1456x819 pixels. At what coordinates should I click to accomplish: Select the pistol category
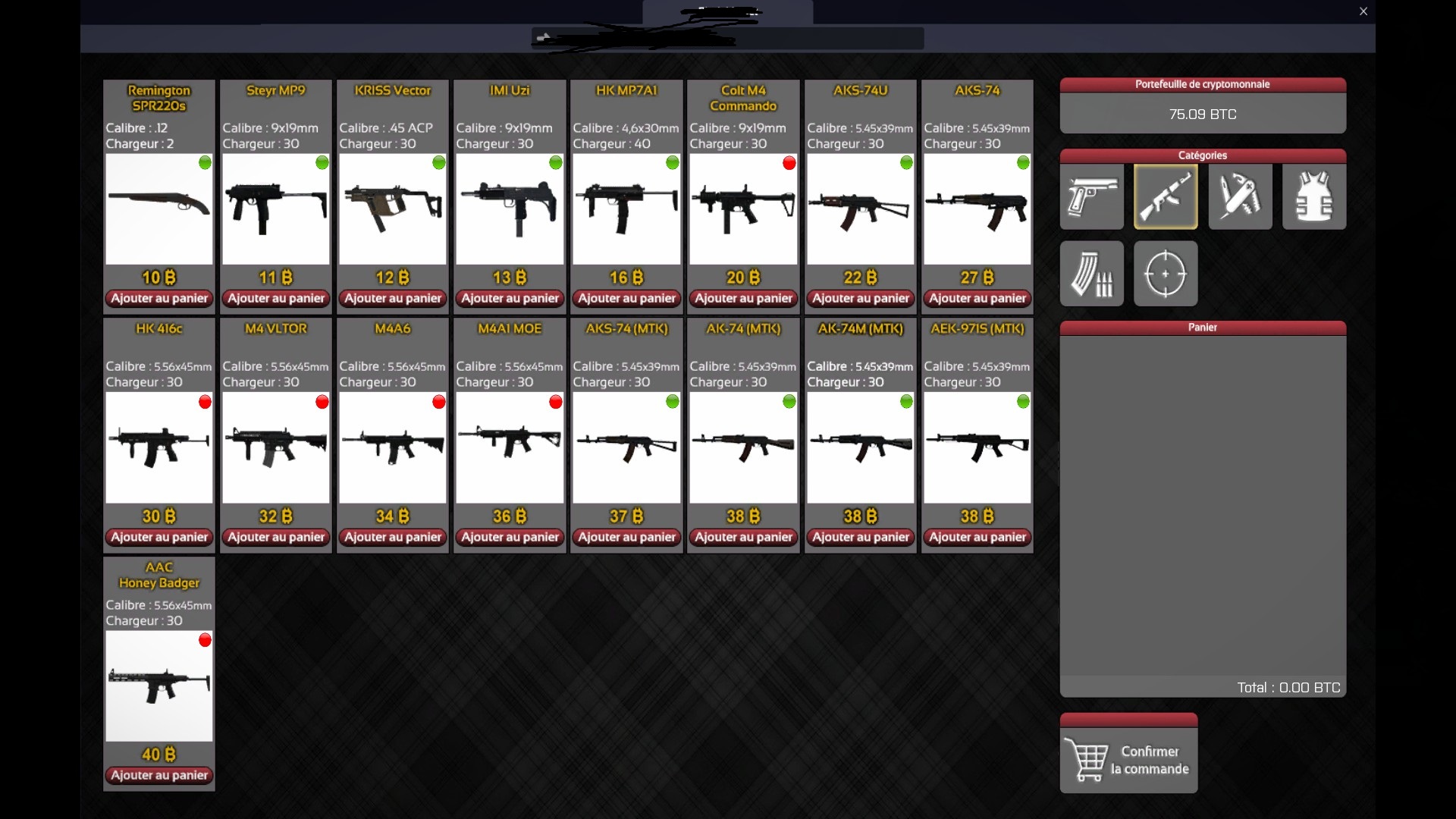1091,197
